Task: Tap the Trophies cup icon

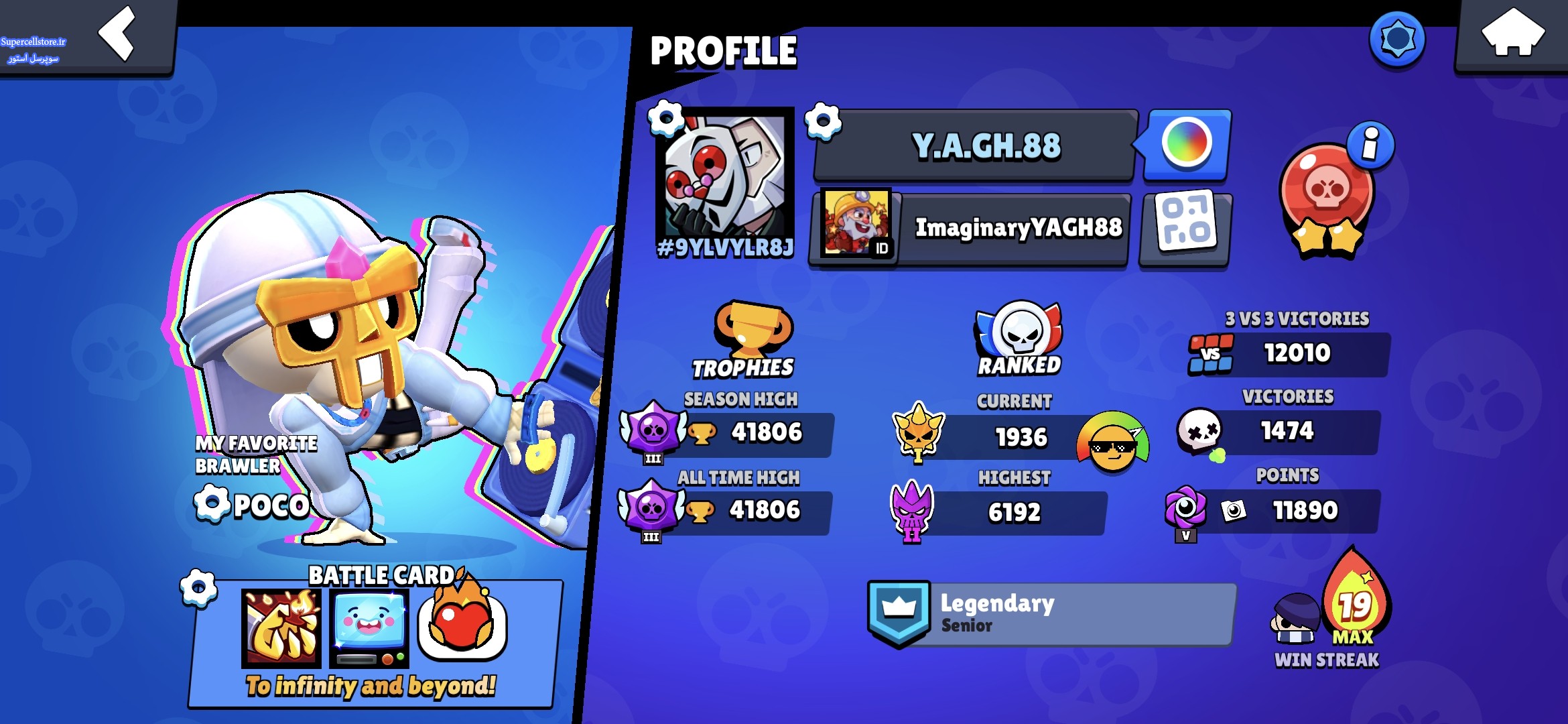Action: (752, 328)
